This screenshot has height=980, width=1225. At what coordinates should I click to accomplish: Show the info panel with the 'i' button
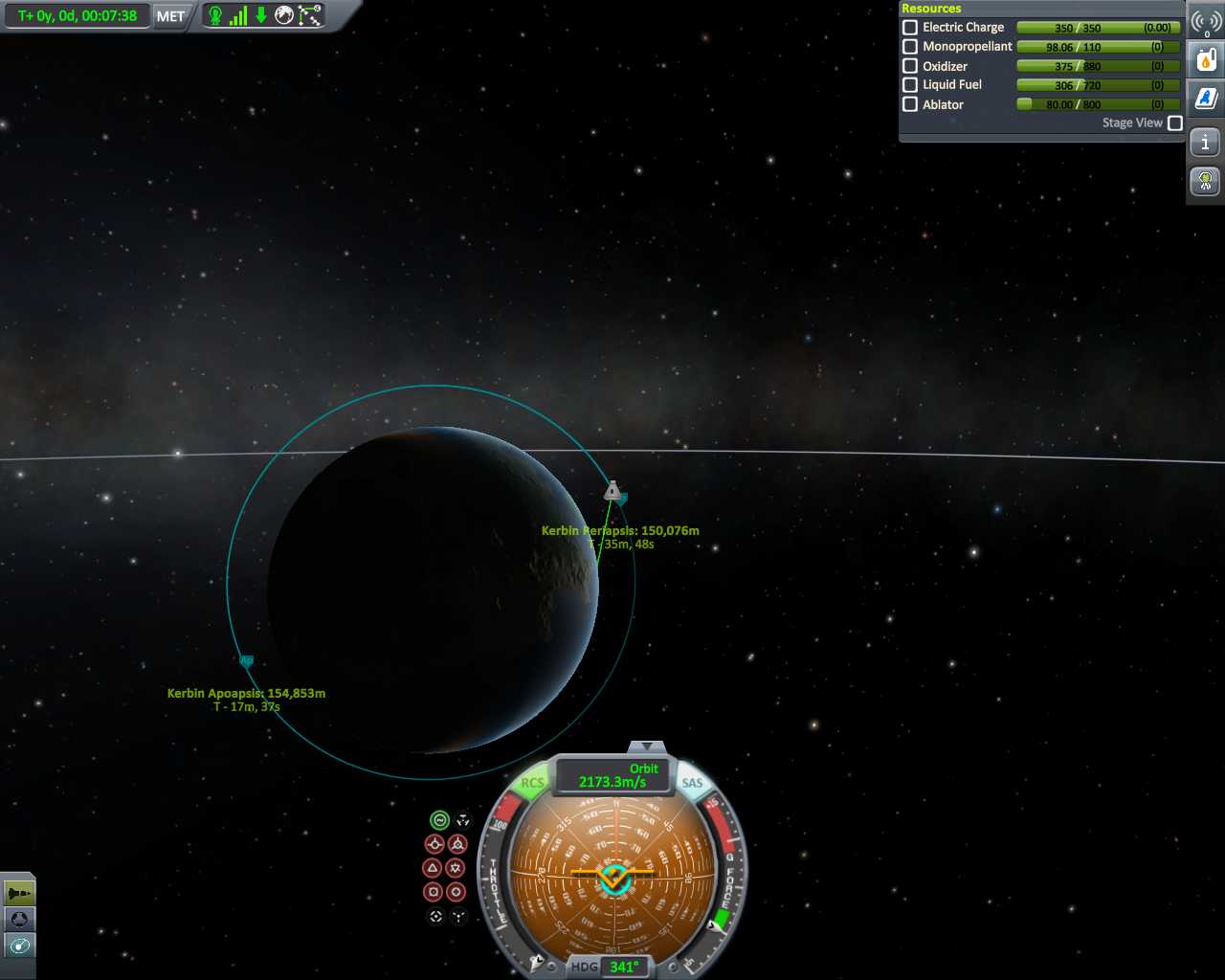coord(1206,144)
